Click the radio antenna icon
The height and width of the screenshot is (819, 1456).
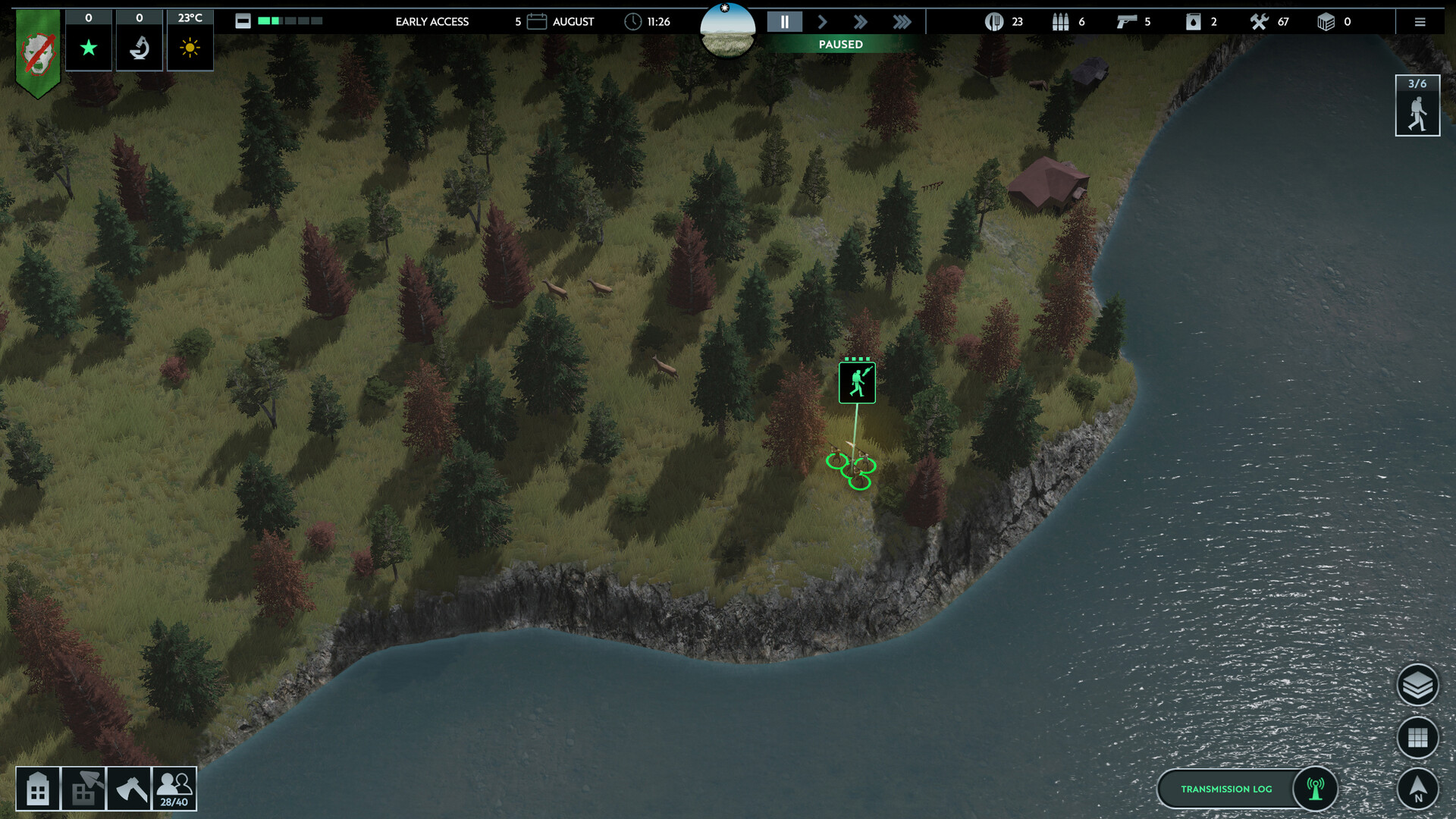pyautogui.click(x=1315, y=789)
